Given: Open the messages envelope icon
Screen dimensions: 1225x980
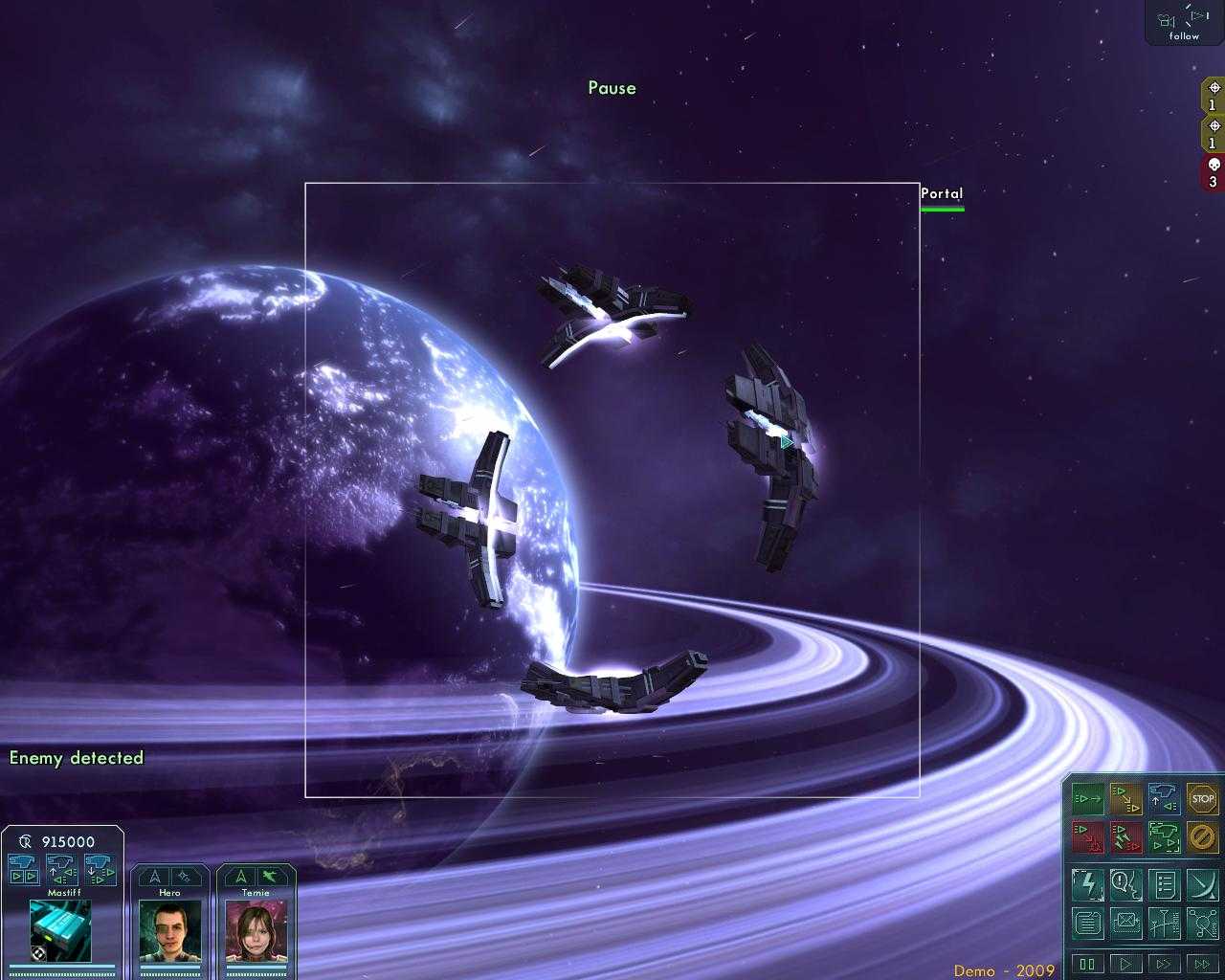Looking at the screenshot, I should tap(1126, 922).
